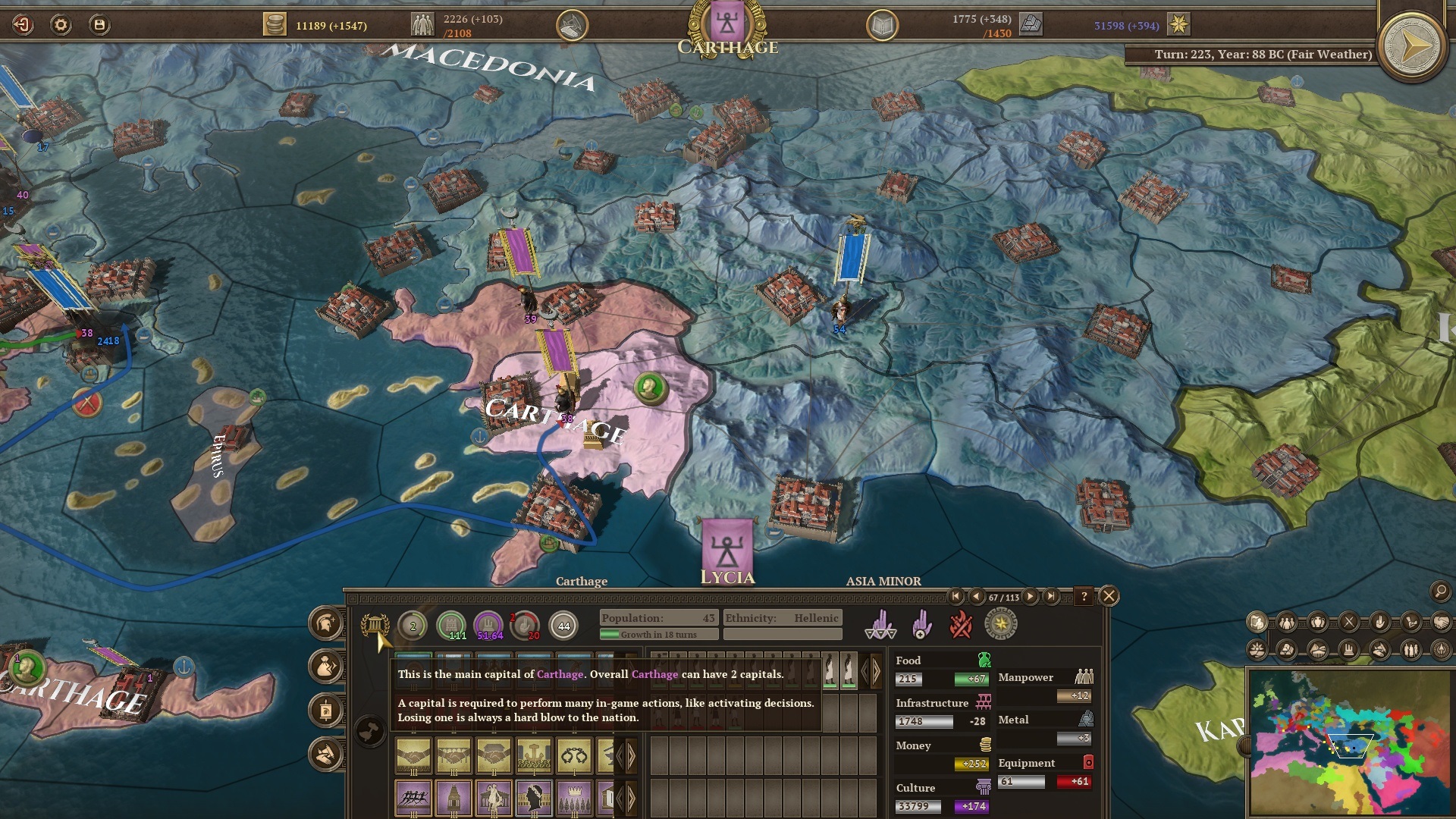Open the settings gear in the top-left corner
1456x819 pixels.
pyautogui.click(x=59, y=23)
